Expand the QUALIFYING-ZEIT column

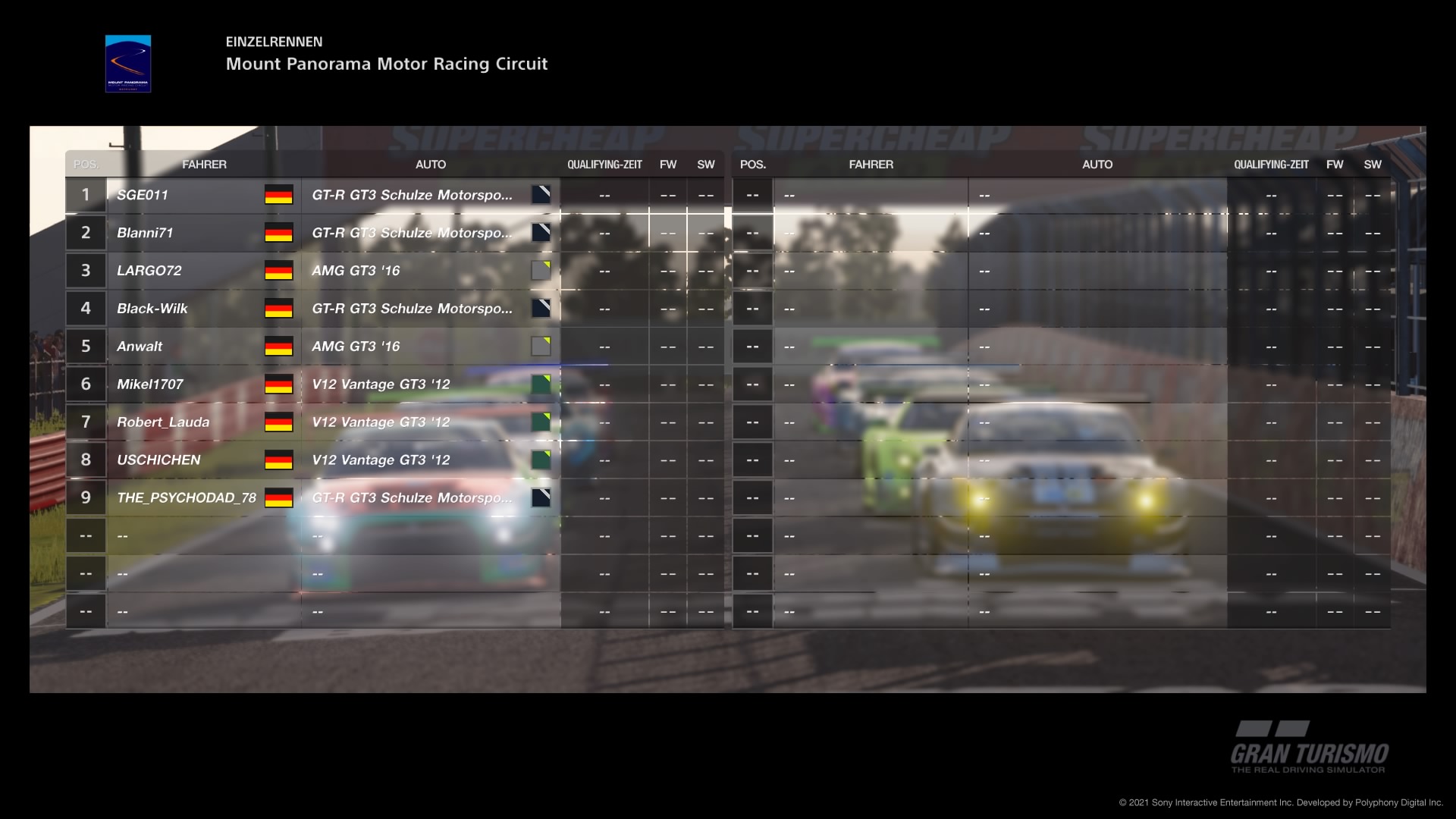[x=604, y=164]
